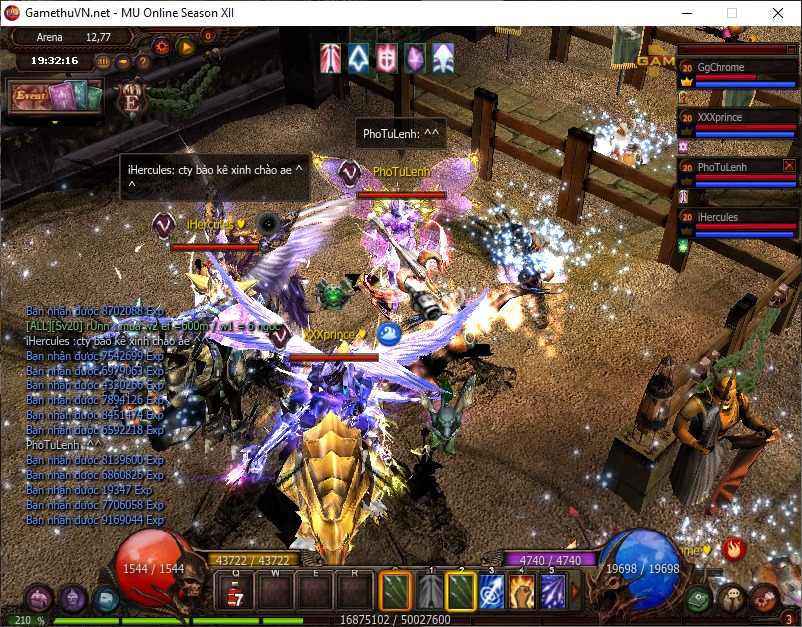Click the orange gear settings icon
Screen dimensions: 802x627
pyautogui.click(x=161, y=46)
